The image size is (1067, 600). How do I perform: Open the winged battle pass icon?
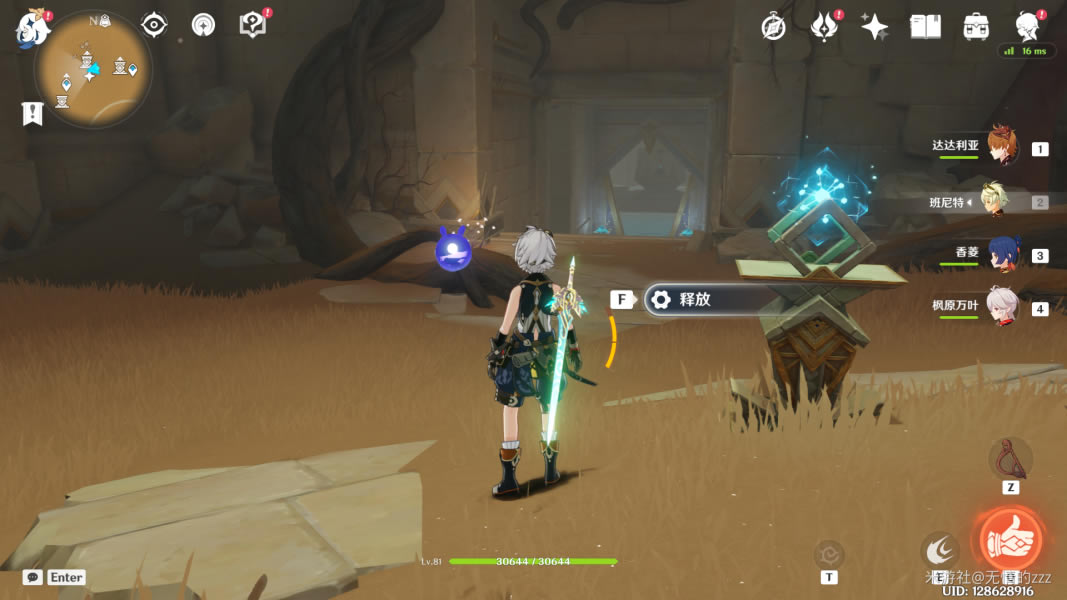824,27
